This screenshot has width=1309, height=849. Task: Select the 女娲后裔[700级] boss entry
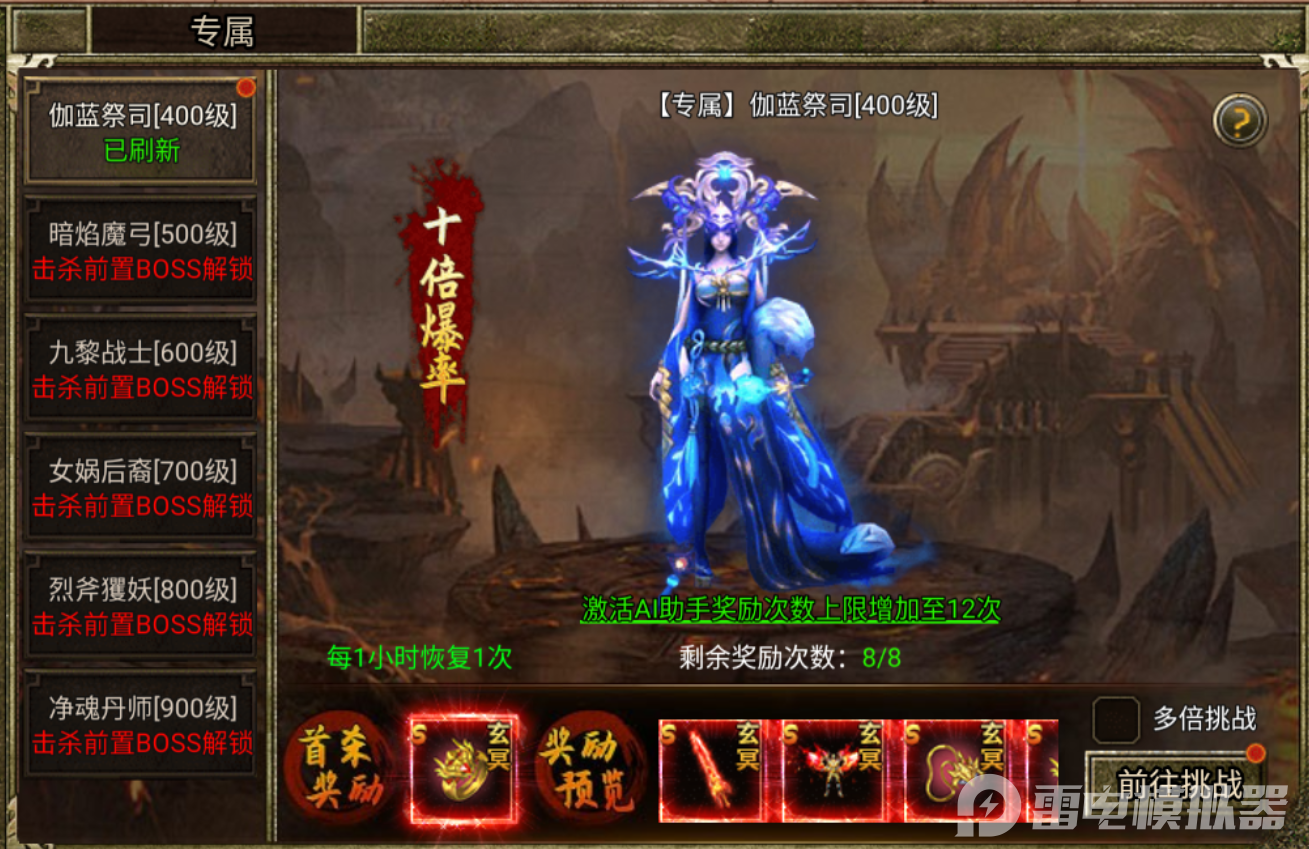pyautogui.click(x=140, y=481)
